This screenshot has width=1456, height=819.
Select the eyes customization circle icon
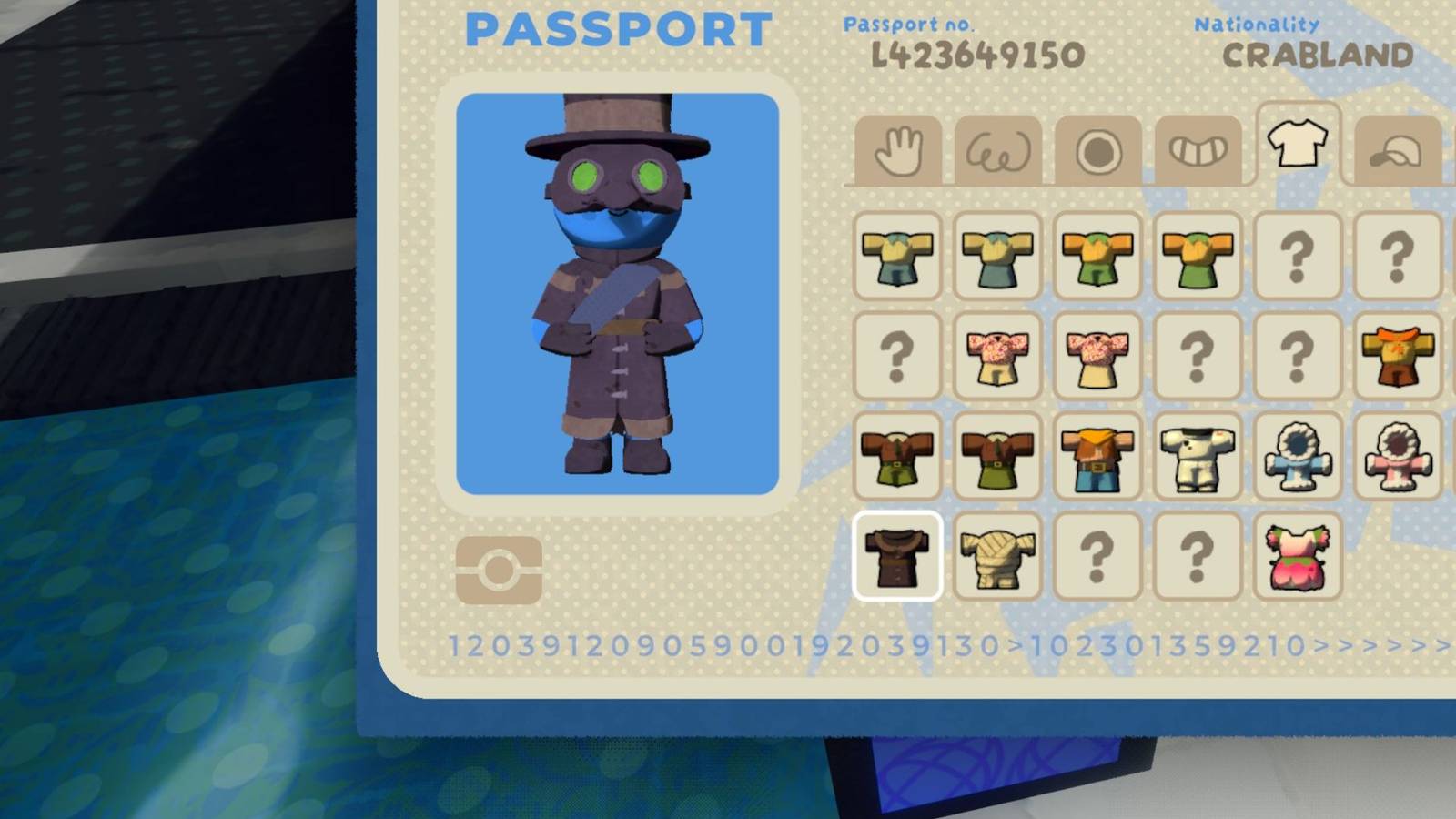1097,148
